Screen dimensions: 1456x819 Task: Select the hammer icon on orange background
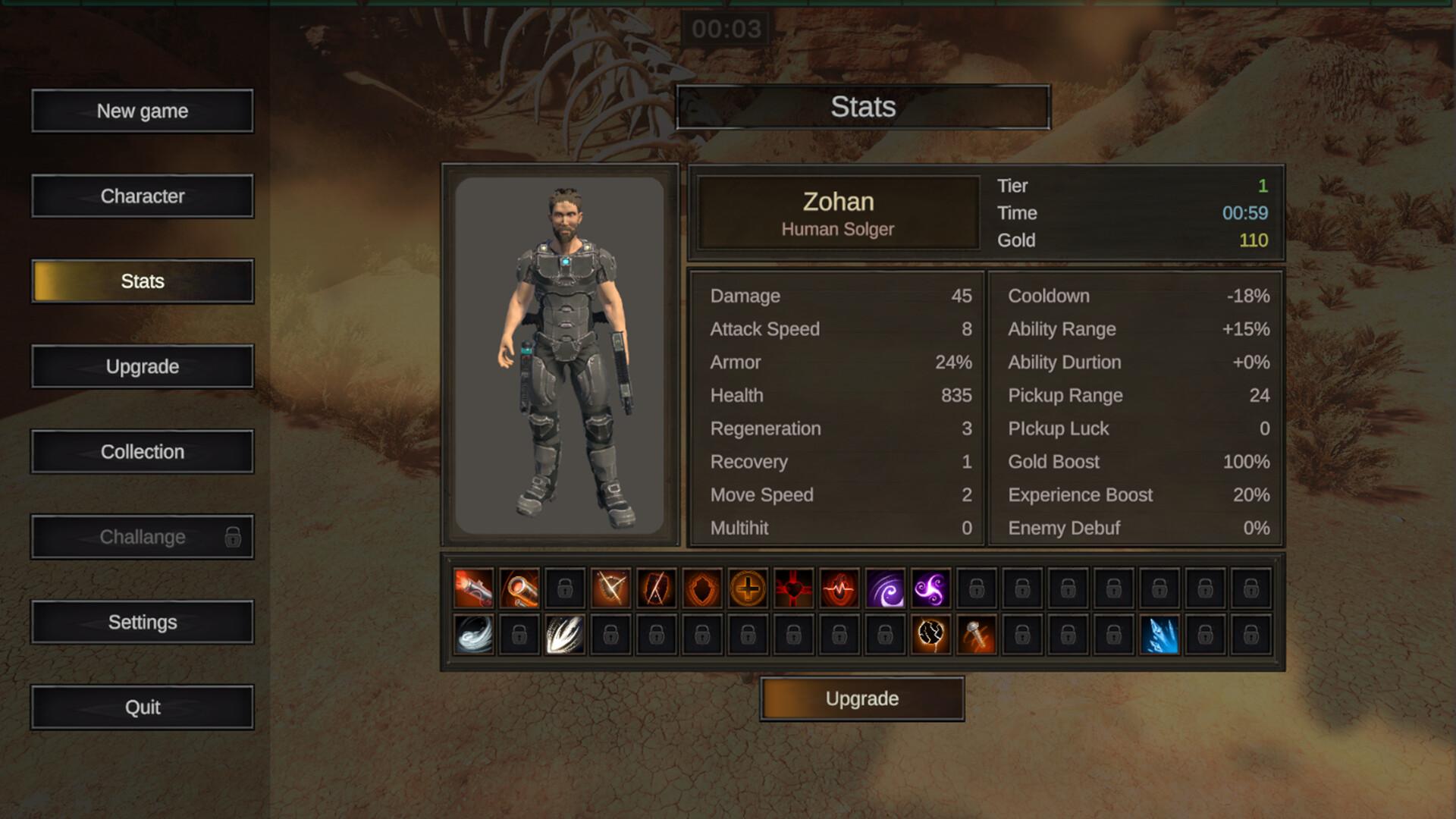[977, 635]
